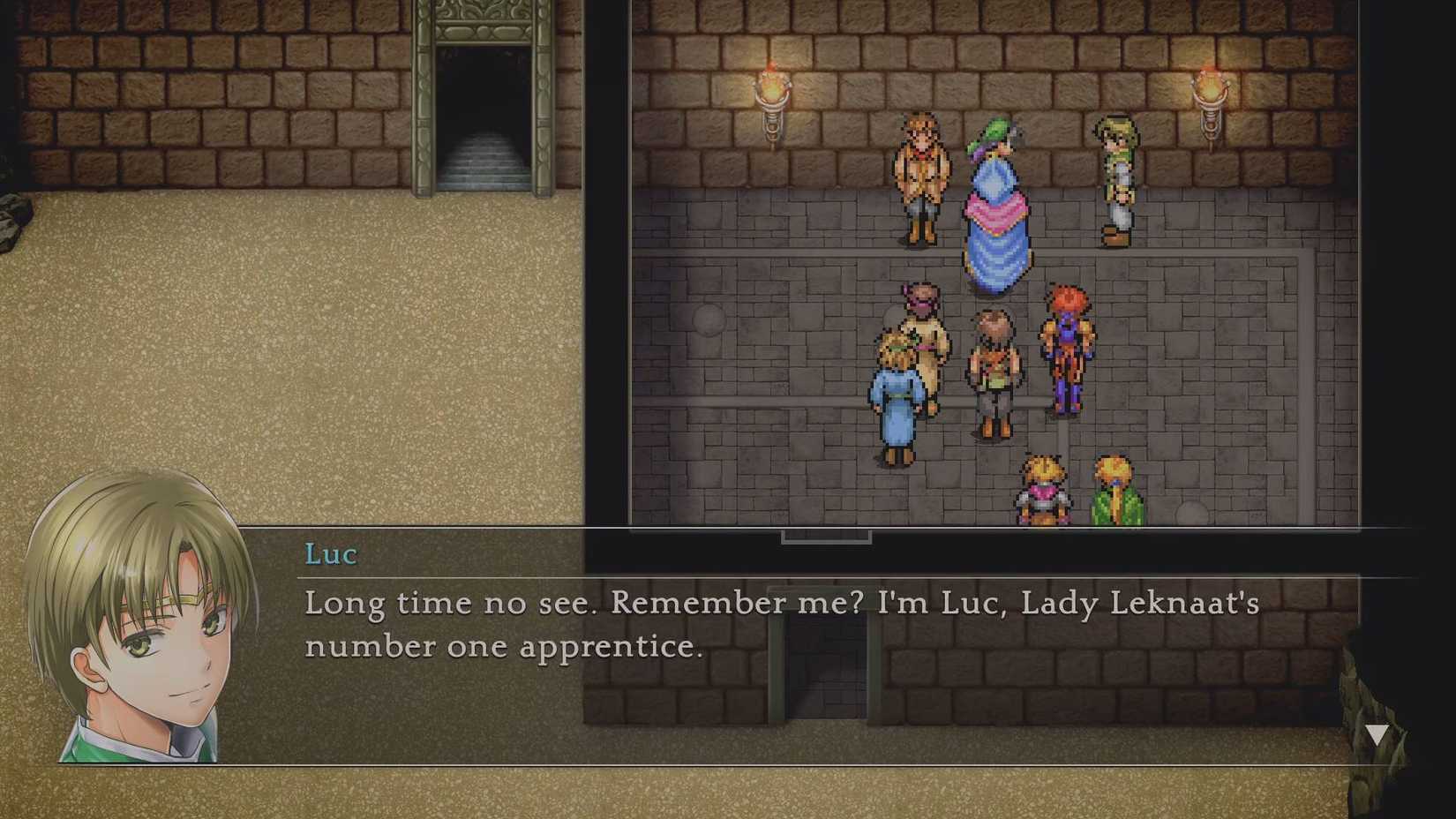Image resolution: width=1456 pixels, height=819 pixels.
Task: Advance dialogue with the white triangle indicator
Action: [x=1375, y=733]
